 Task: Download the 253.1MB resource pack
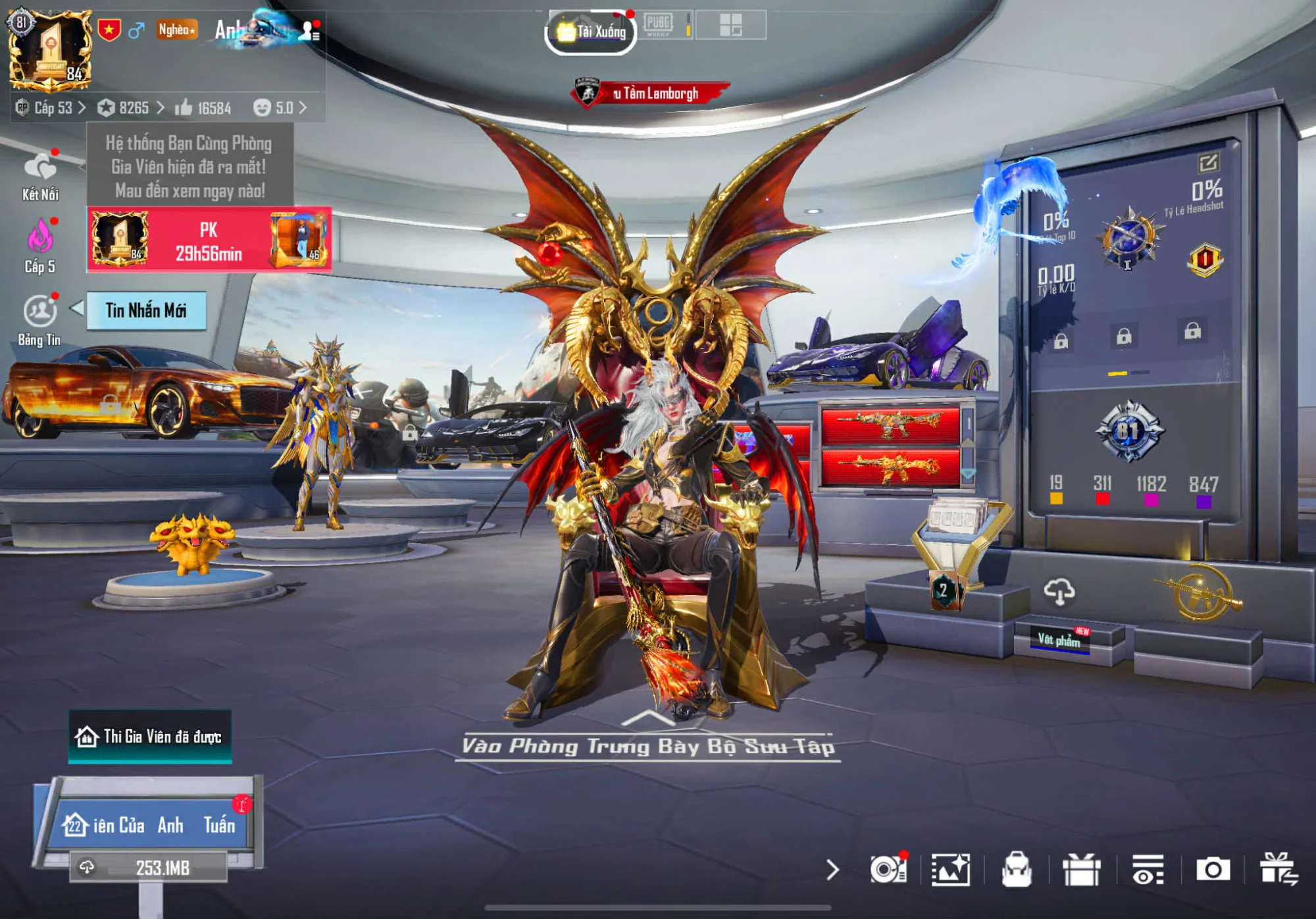coord(149,868)
